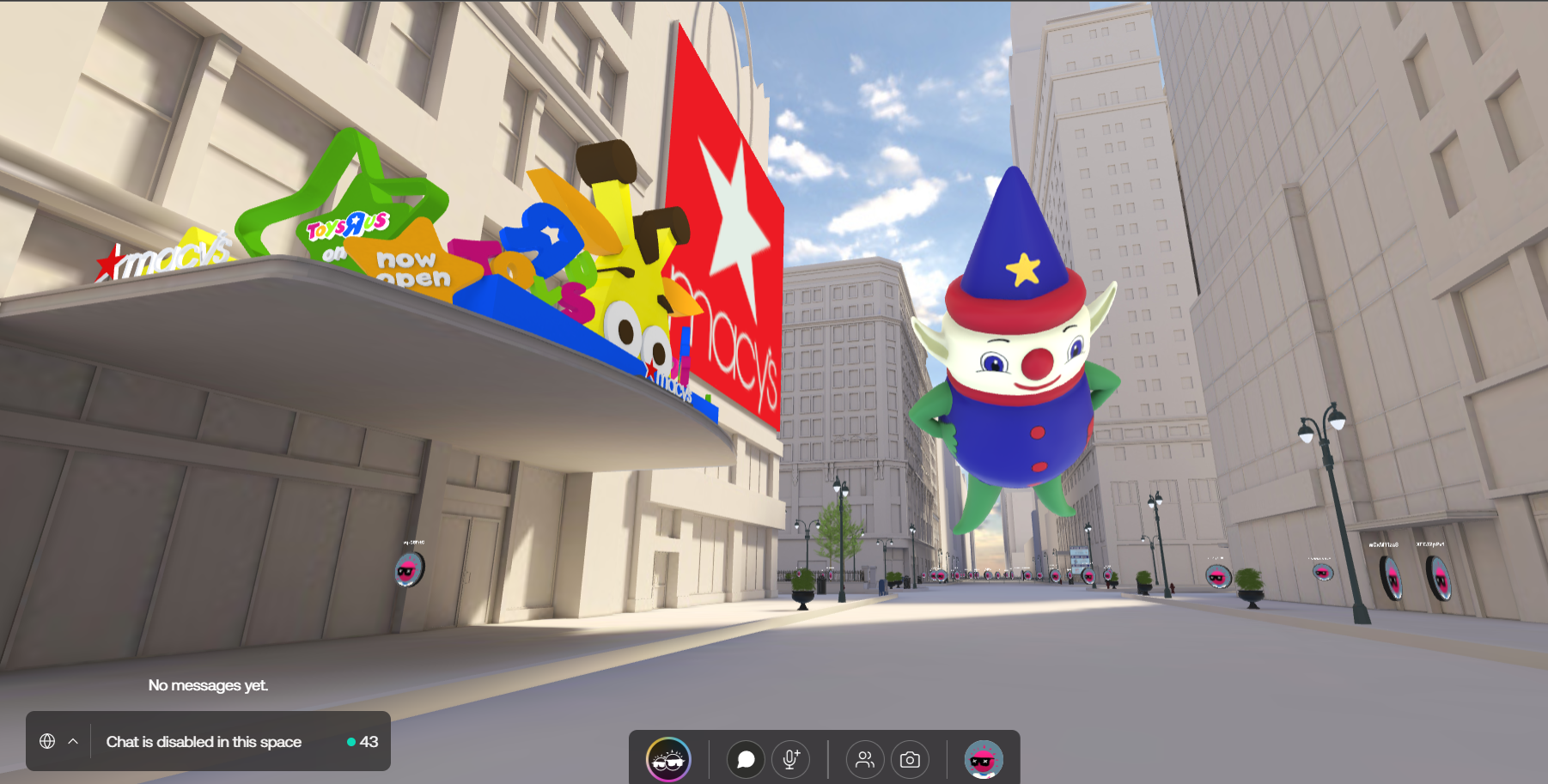The height and width of the screenshot is (784, 1548).
Task: View participants with the people icon
Action: tap(865, 758)
